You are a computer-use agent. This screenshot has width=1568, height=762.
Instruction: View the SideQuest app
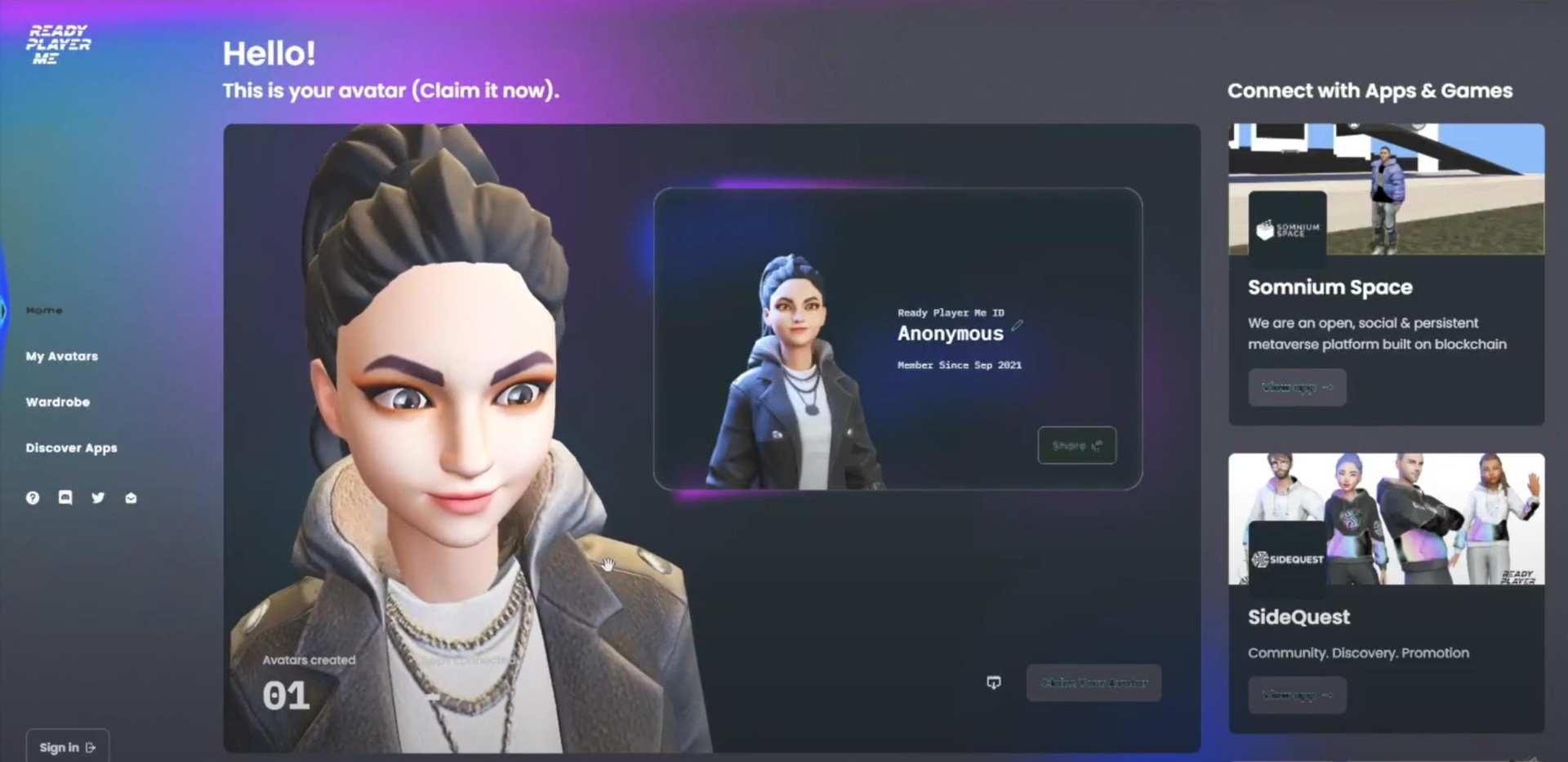pyautogui.click(x=1296, y=695)
